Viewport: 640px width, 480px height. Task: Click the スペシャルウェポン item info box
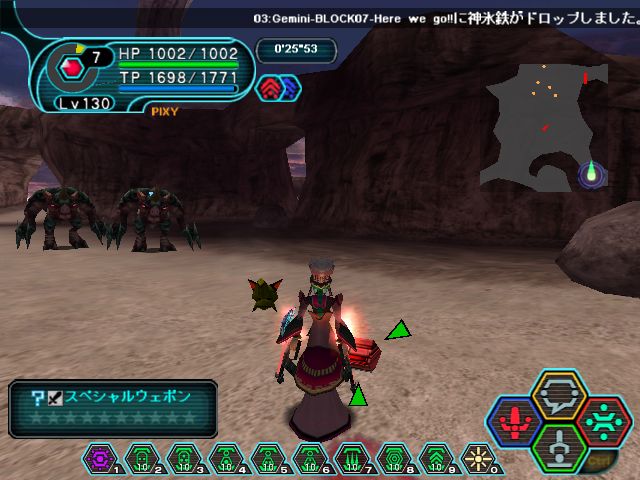tap(112, 408)
